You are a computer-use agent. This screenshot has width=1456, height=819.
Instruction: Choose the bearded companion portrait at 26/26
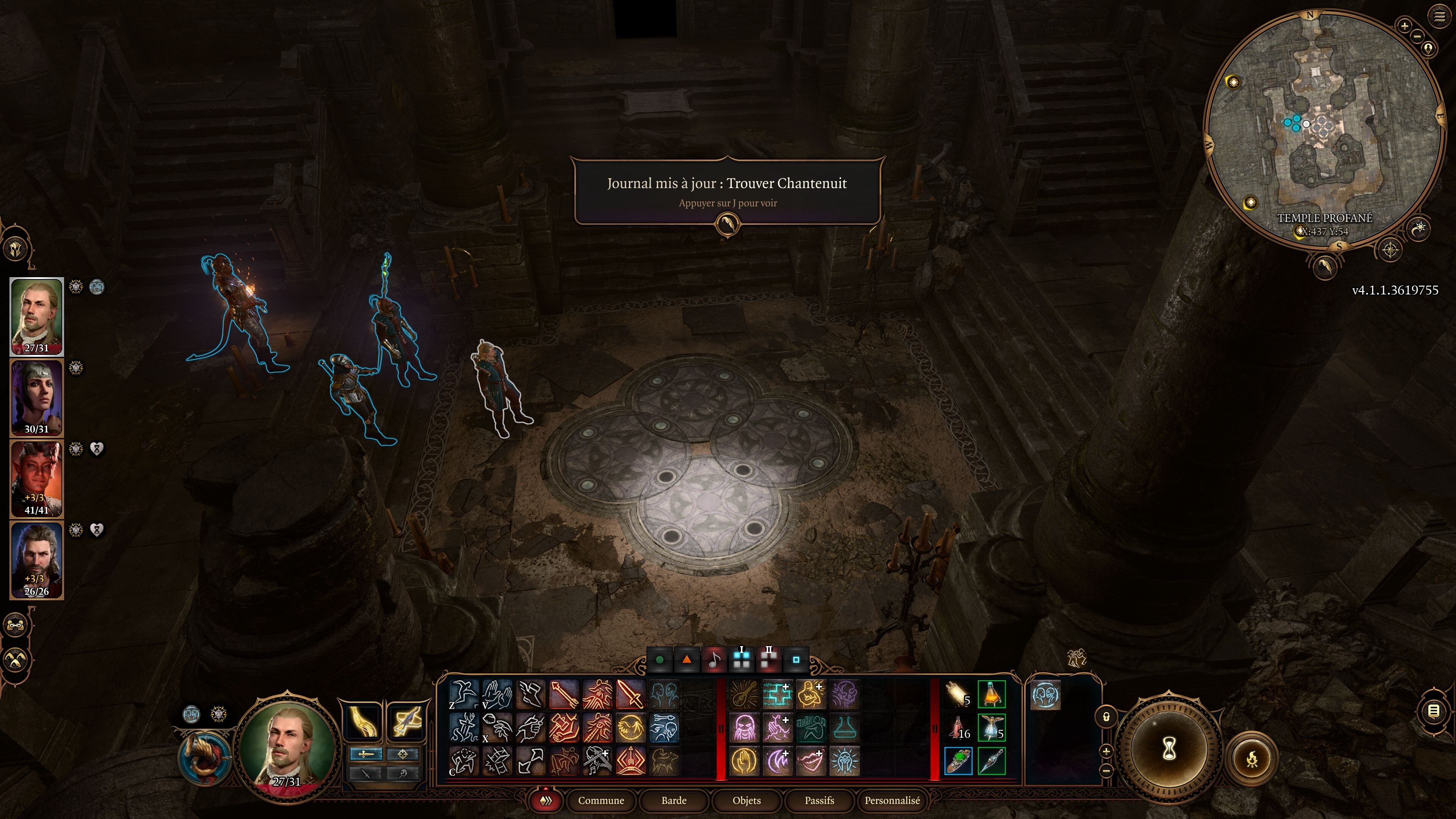tap(37, 560)
